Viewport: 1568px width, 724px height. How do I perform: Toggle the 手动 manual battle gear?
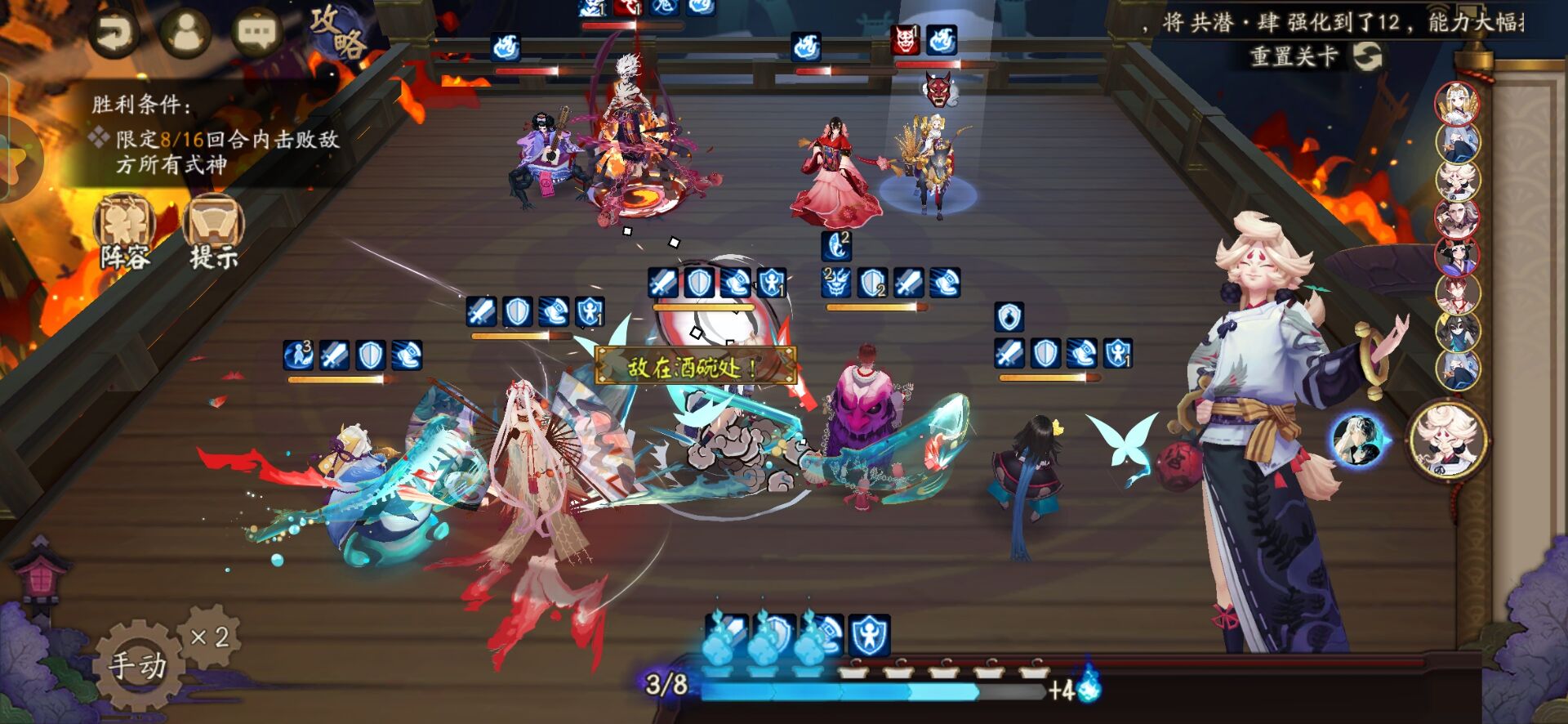click(x=137, y=664)
